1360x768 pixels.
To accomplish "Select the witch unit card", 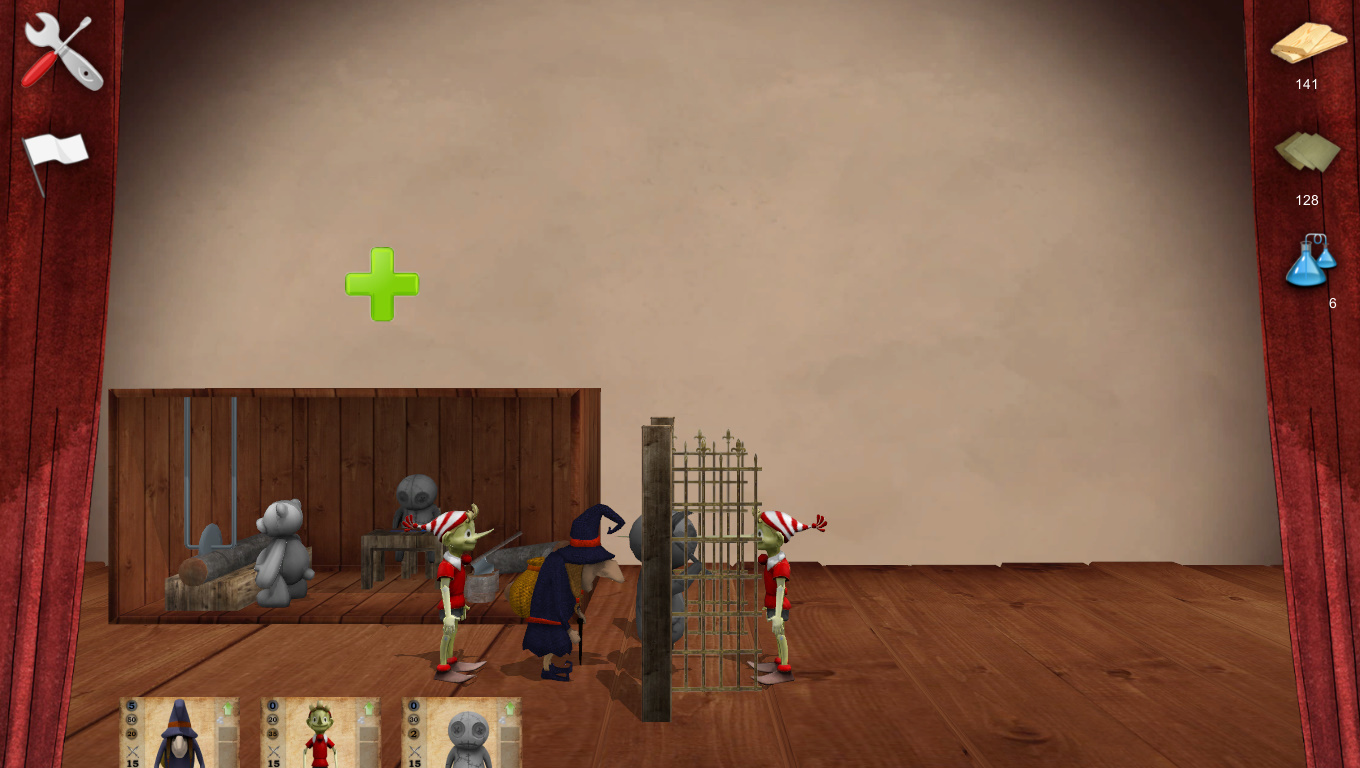I will (180, 733).
